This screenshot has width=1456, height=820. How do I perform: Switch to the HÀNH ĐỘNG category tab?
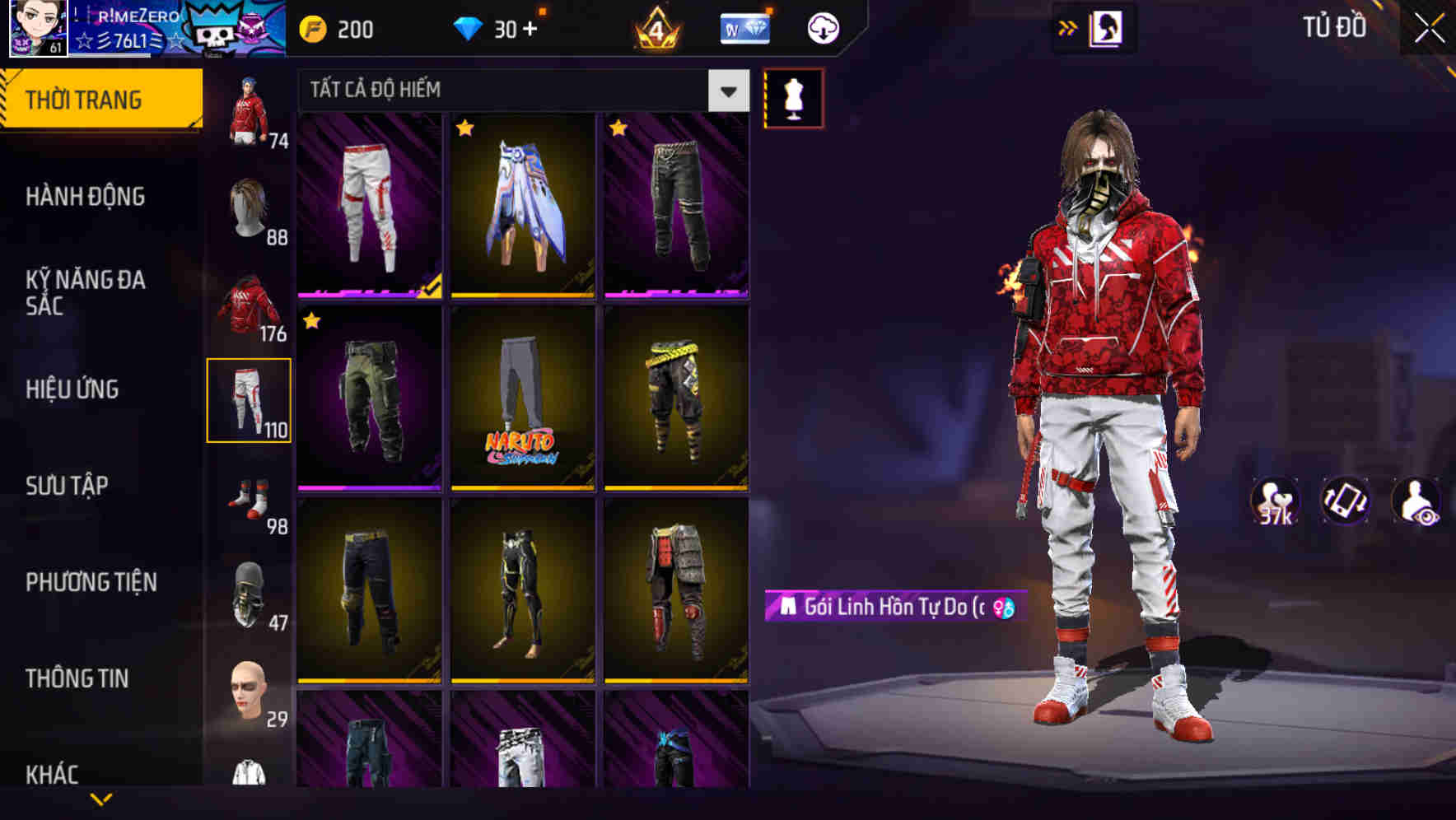(86, 197)
